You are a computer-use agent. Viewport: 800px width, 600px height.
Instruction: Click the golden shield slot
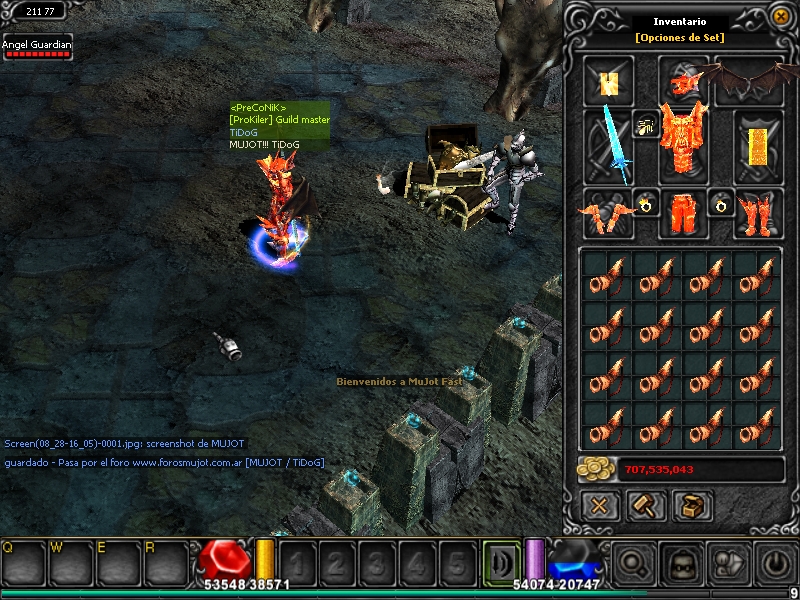point(758,147)
